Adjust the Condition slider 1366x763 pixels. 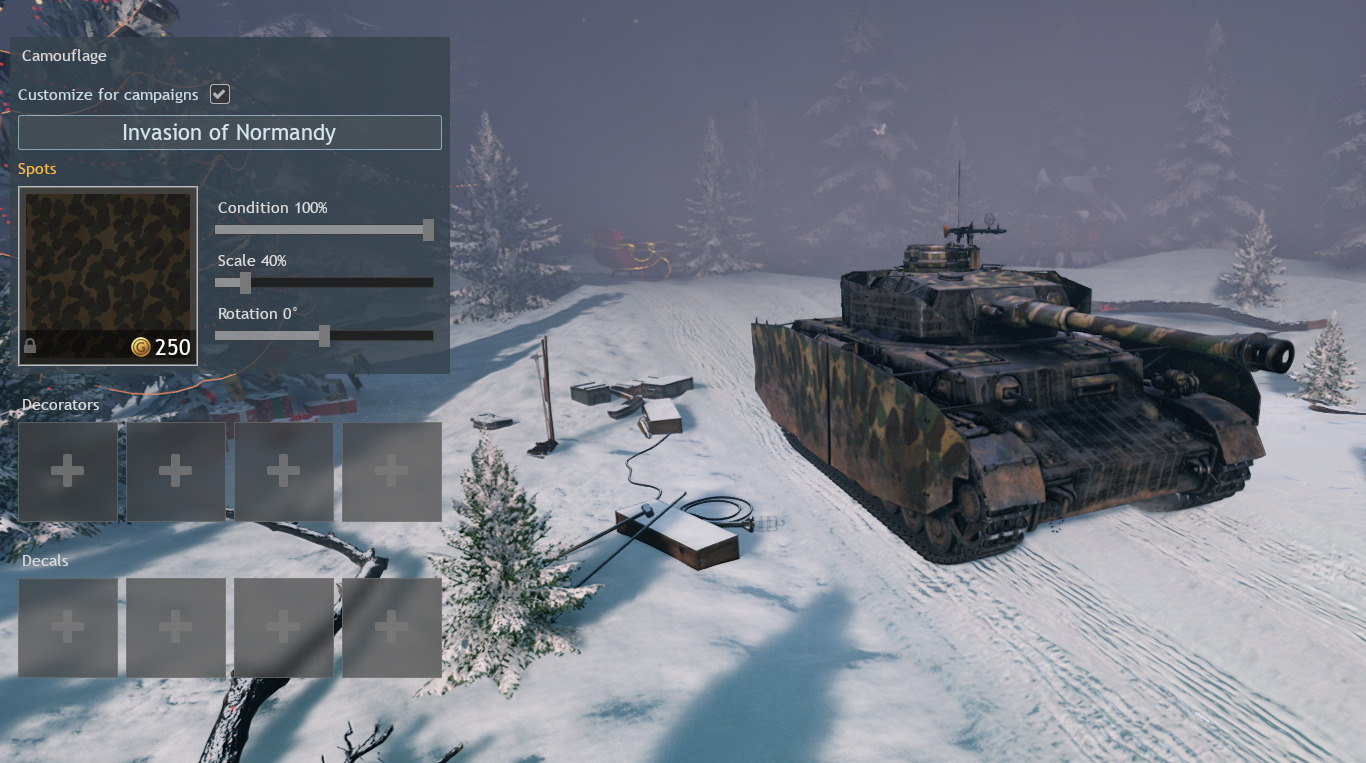pos(428,230)
